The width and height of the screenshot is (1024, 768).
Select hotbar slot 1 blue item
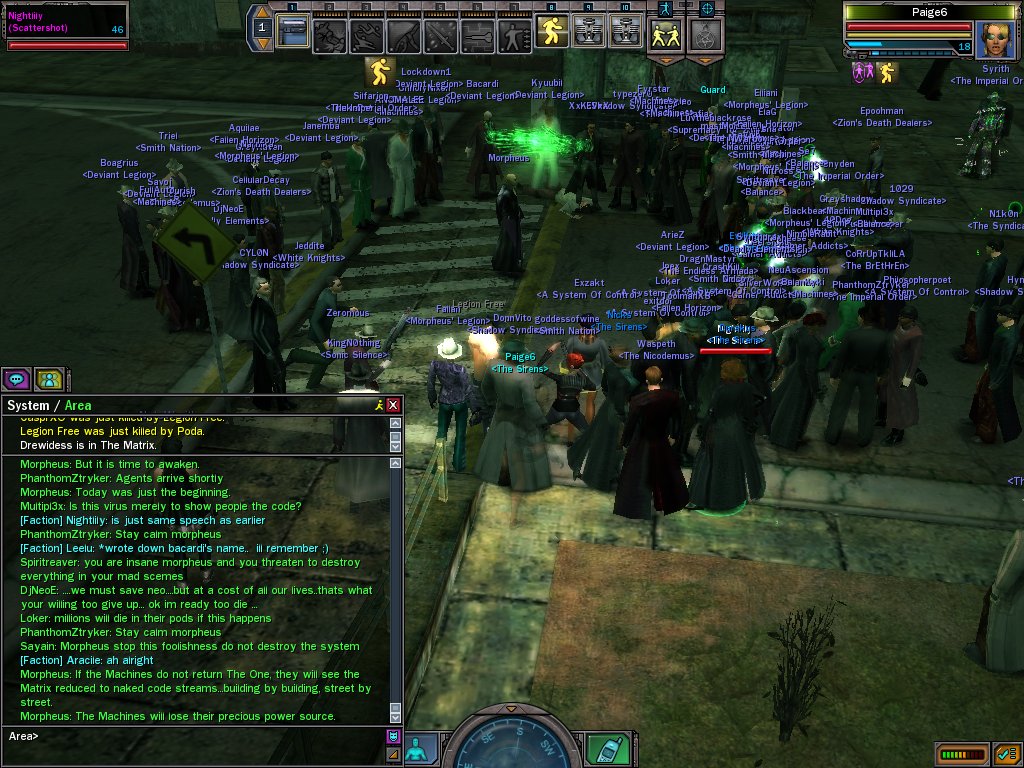coord(292,34)
